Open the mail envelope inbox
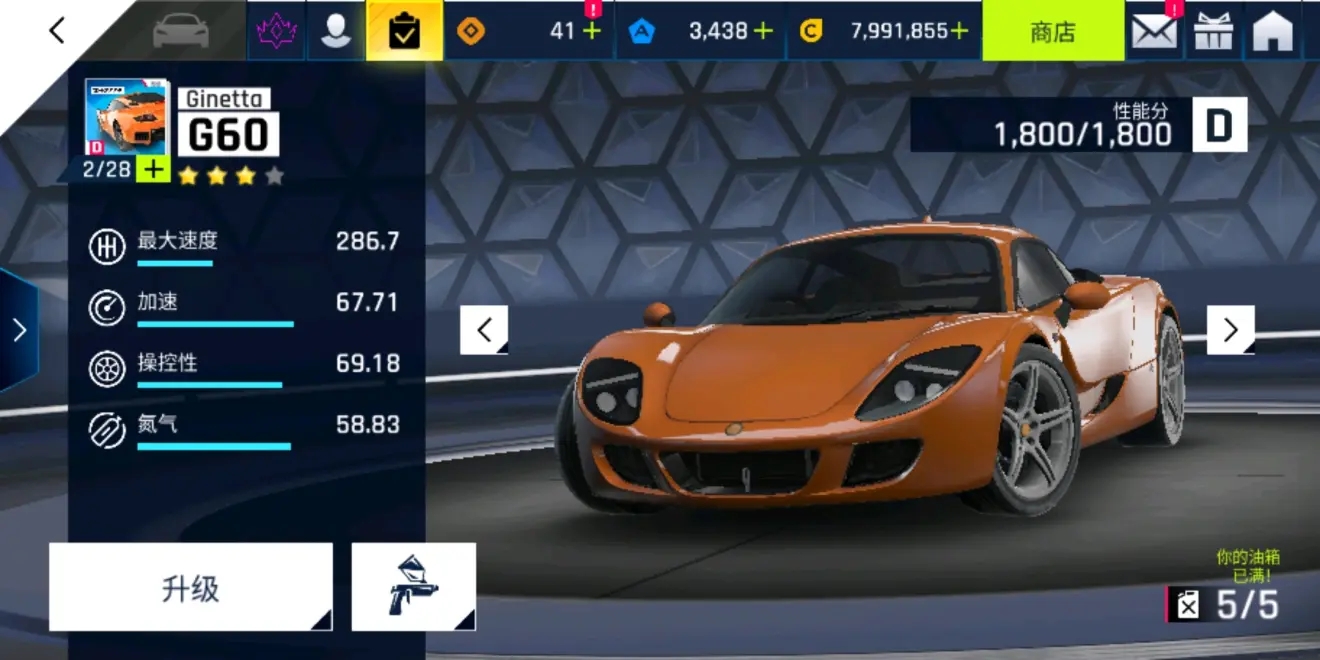 pos(1153,31)
